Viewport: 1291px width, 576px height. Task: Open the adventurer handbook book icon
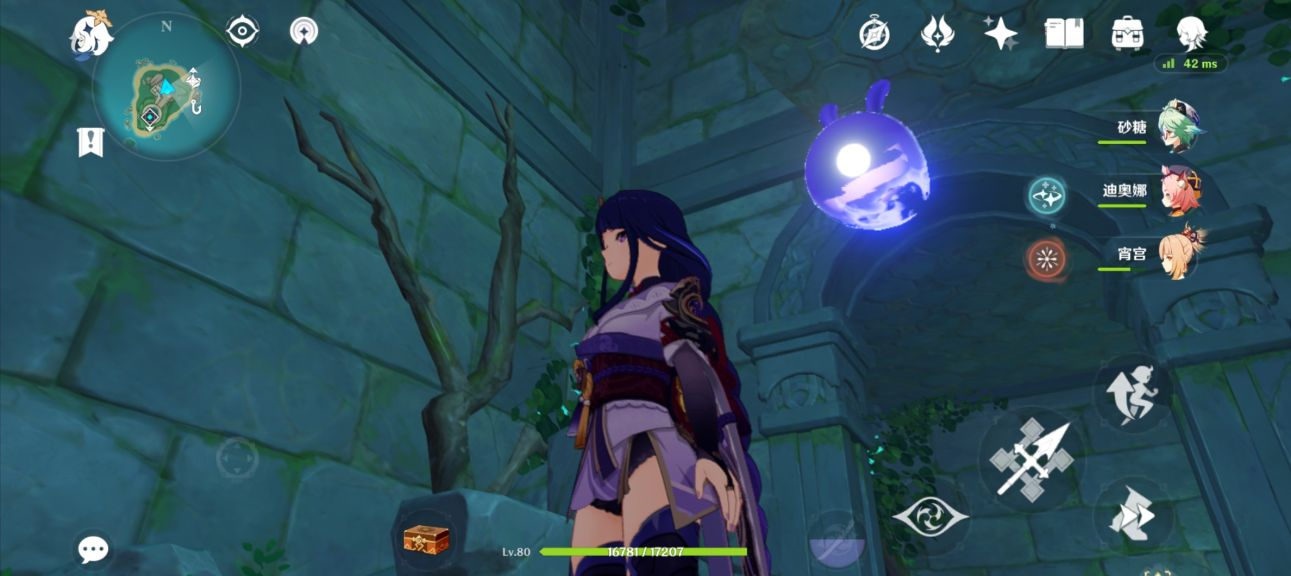1064,34
